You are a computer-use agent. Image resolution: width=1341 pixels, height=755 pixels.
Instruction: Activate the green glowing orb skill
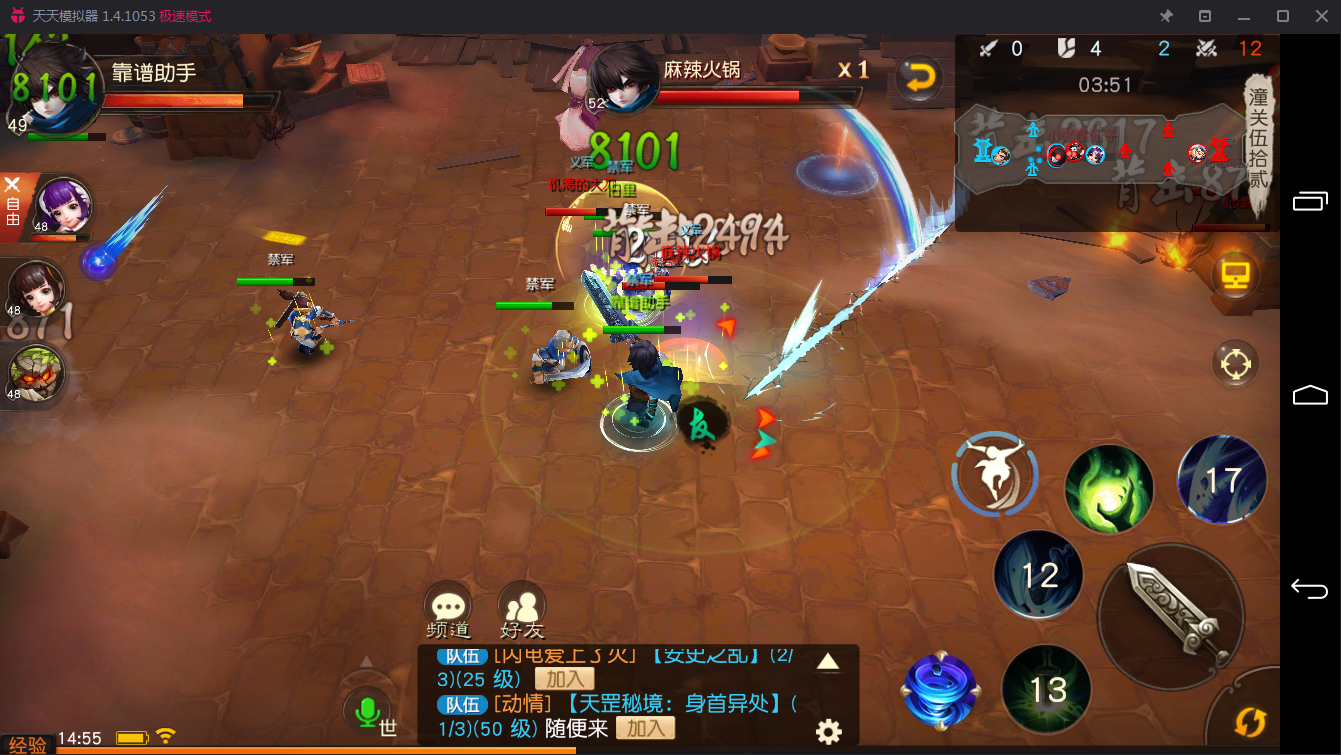point(1108,489)
